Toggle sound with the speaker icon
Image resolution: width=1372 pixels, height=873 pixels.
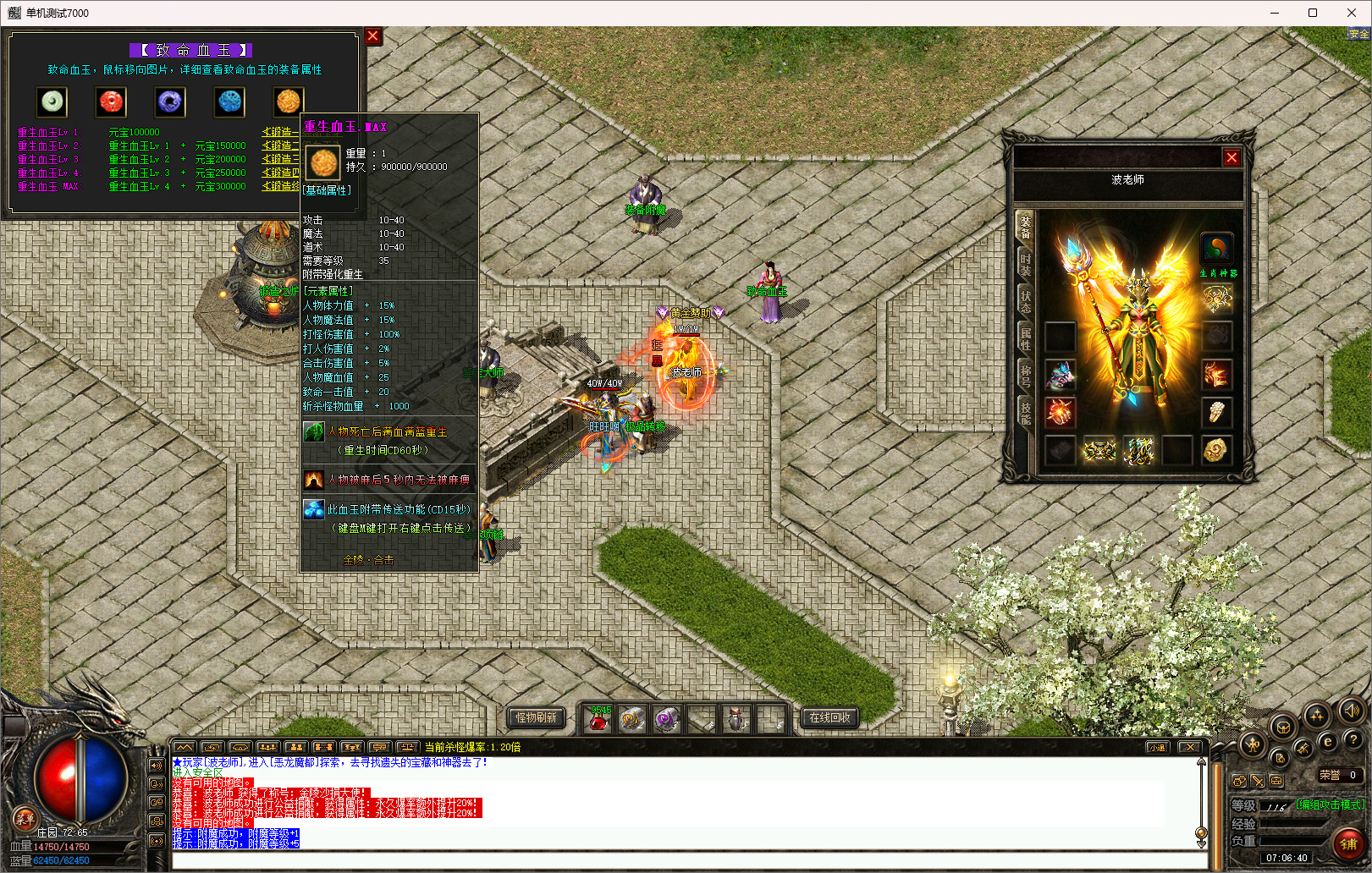[1352, 711]
